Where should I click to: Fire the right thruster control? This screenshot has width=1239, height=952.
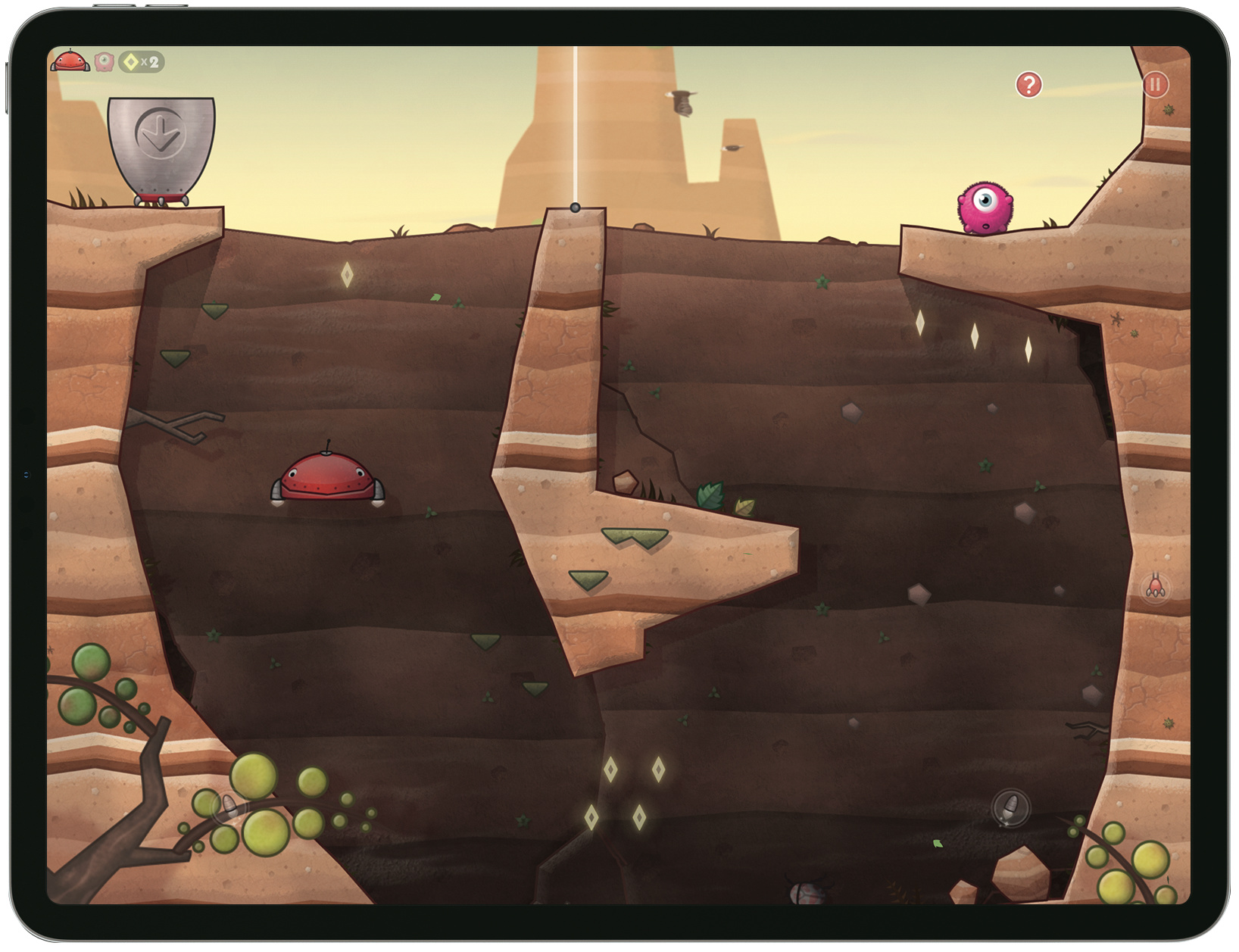click(1010, 807)
